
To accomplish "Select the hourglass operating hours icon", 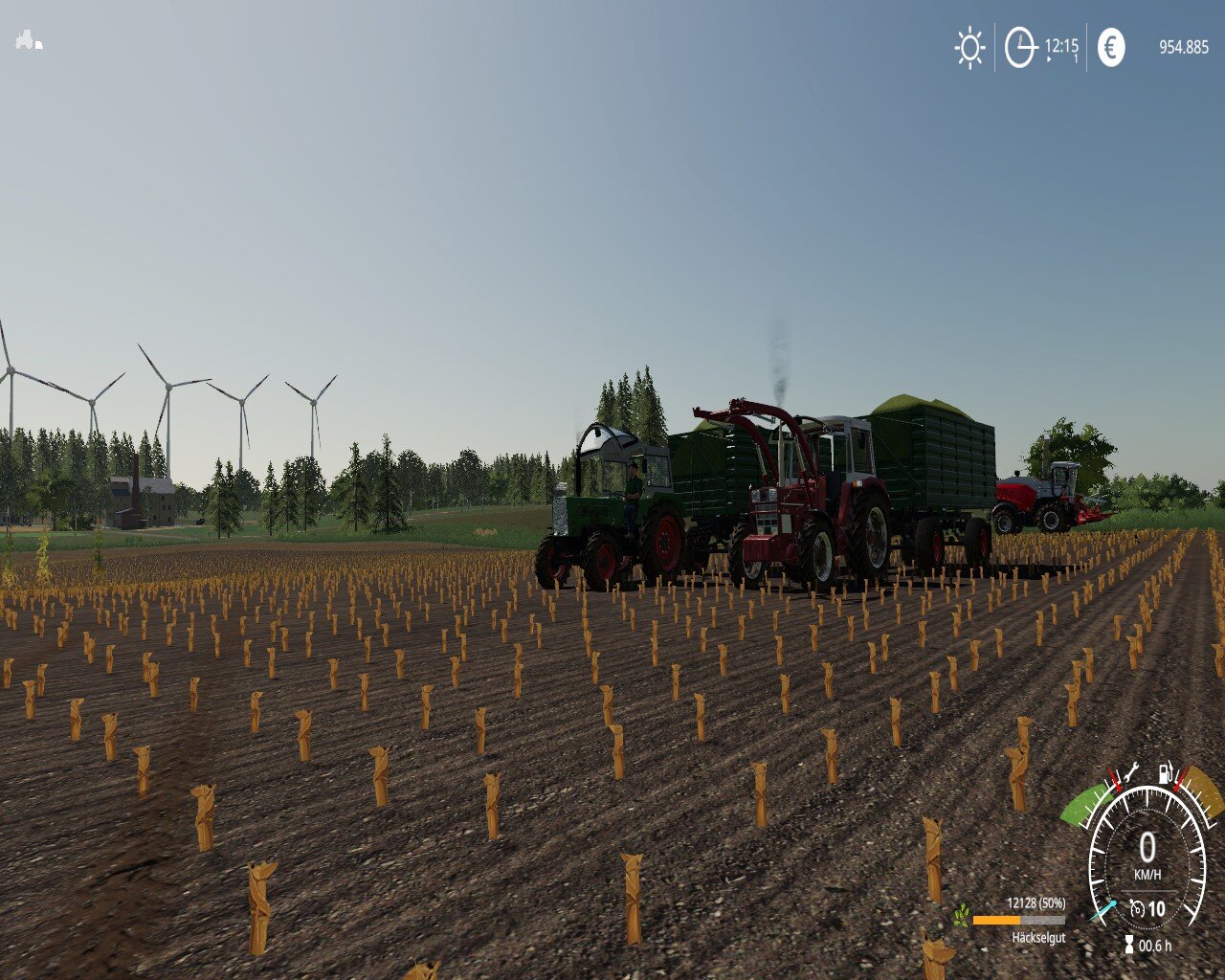I will tap(1129, 946).
